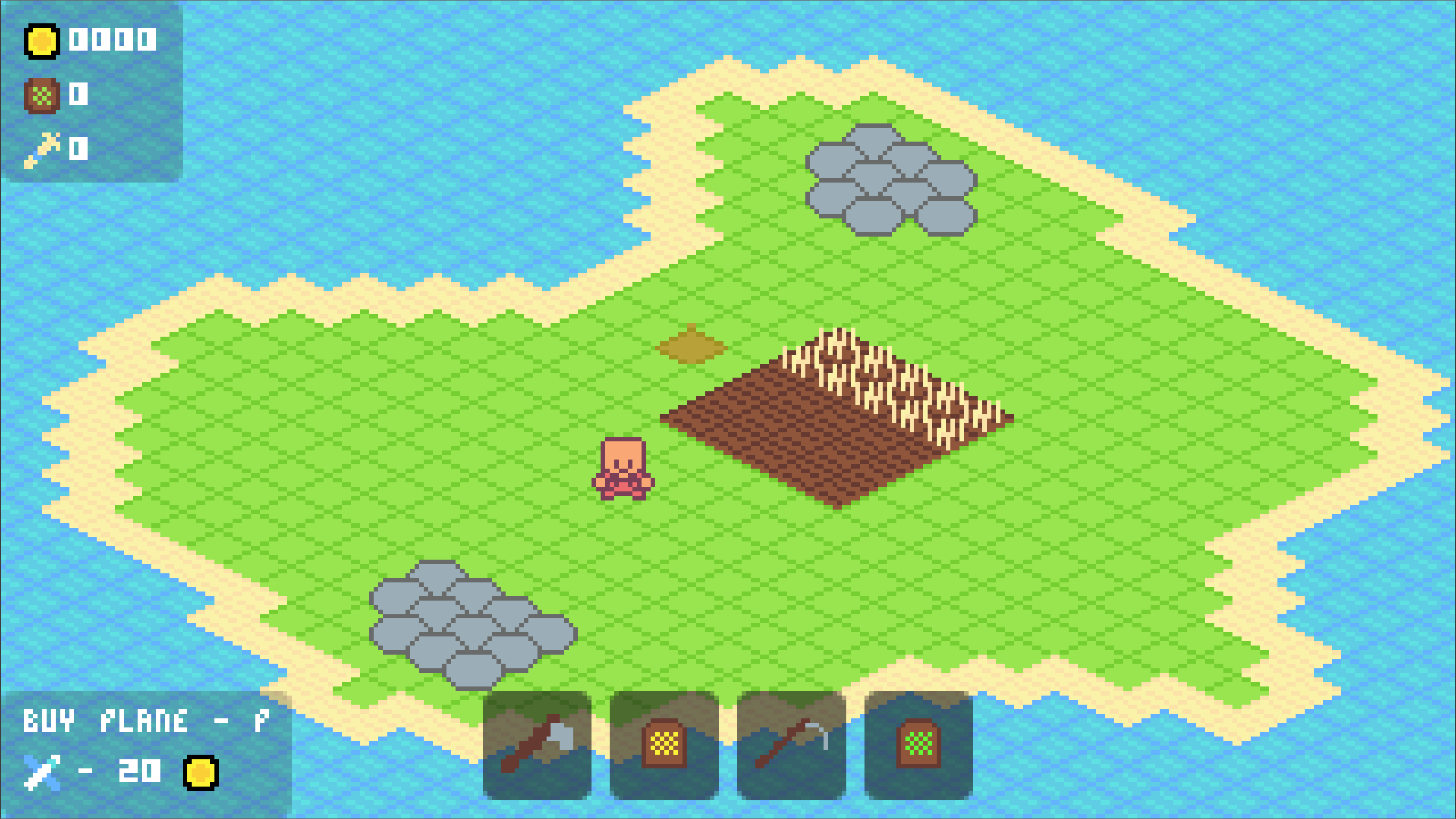Screen dimensions: 1456x819
Task: Select the scythe tool in the hotbar
Action: 791,745
